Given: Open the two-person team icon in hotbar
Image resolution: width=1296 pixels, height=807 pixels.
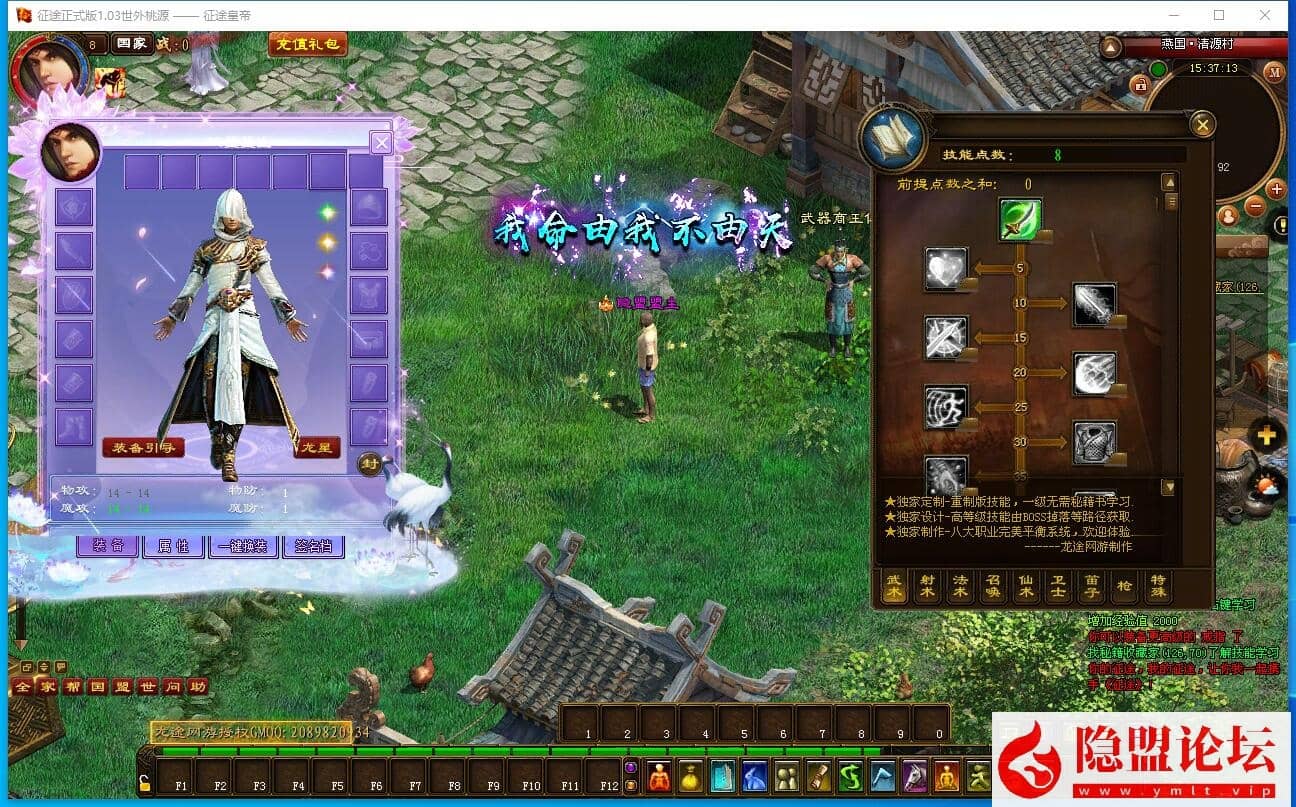Looking at the screenshot, I should [785, 779].
